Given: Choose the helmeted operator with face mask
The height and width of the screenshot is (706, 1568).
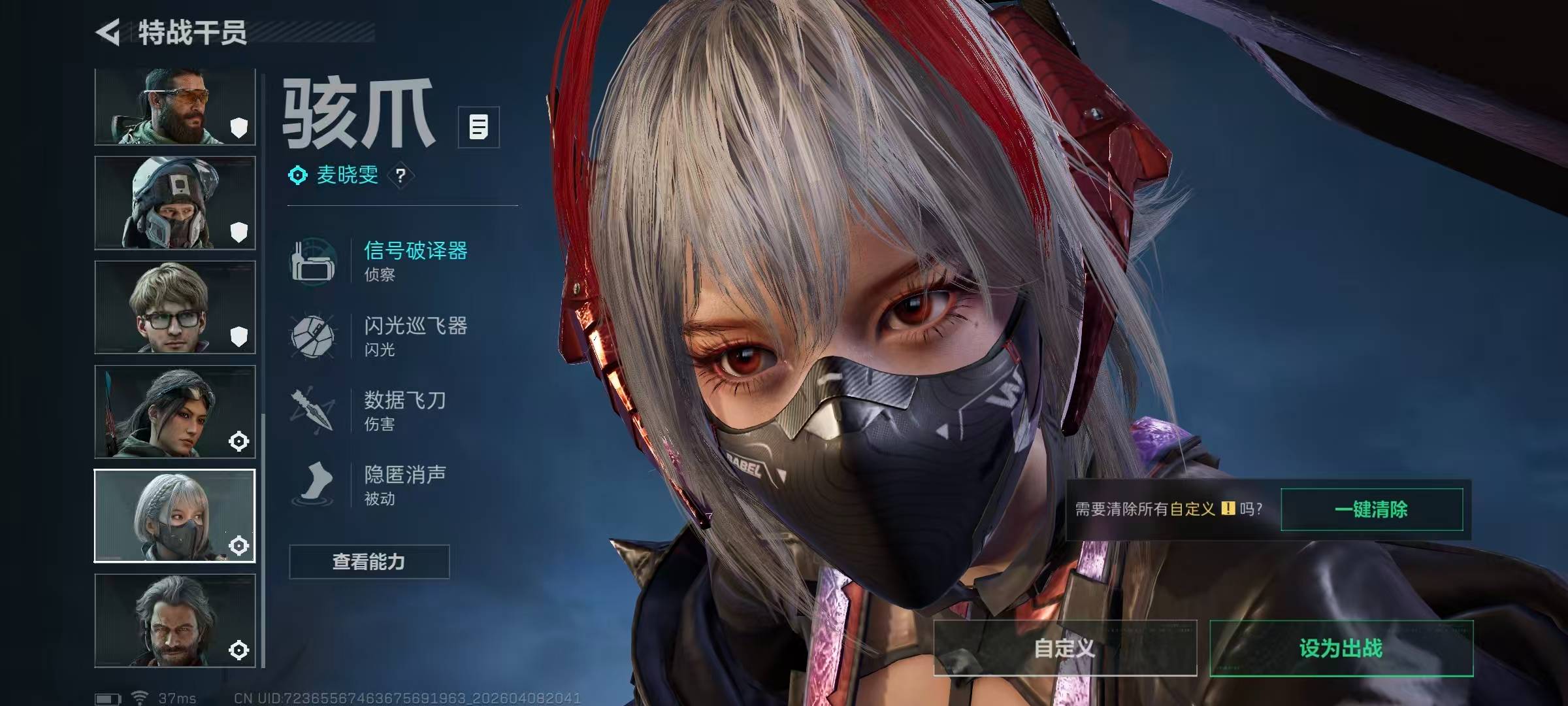Looking at the screenshot, I should click(x=174, y=203).
